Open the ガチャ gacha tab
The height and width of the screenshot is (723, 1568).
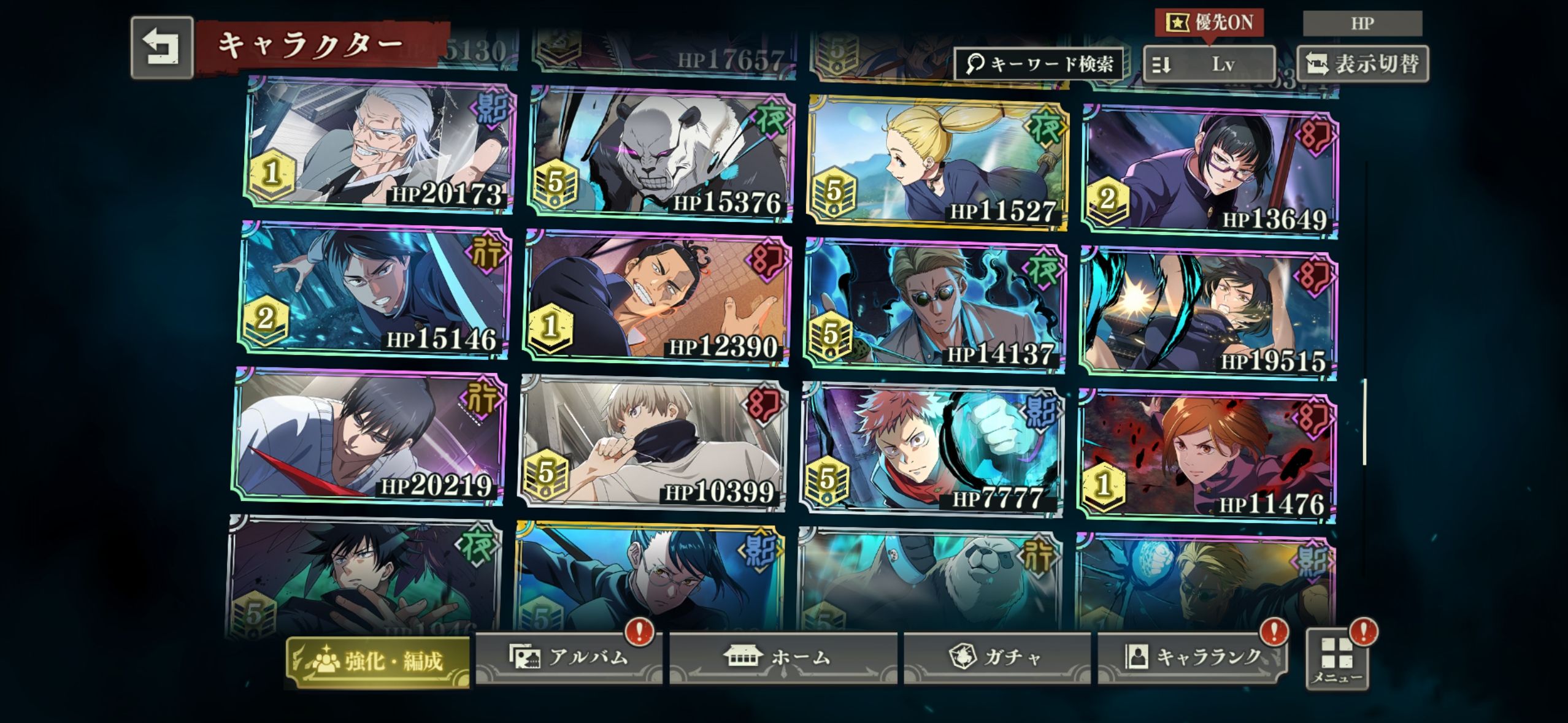tap(996, 657)
